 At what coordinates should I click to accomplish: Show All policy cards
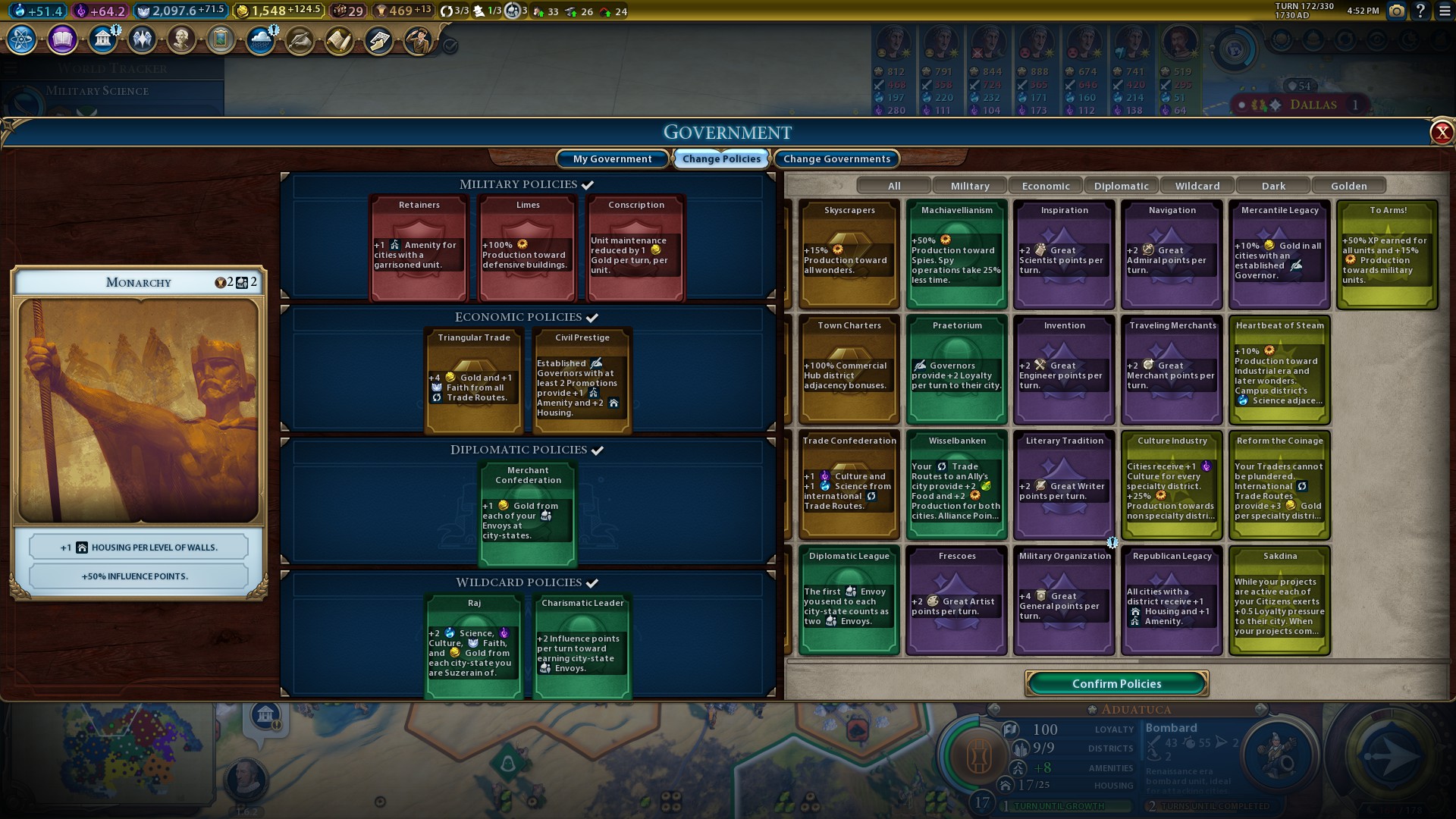click(x=894, y=186)
